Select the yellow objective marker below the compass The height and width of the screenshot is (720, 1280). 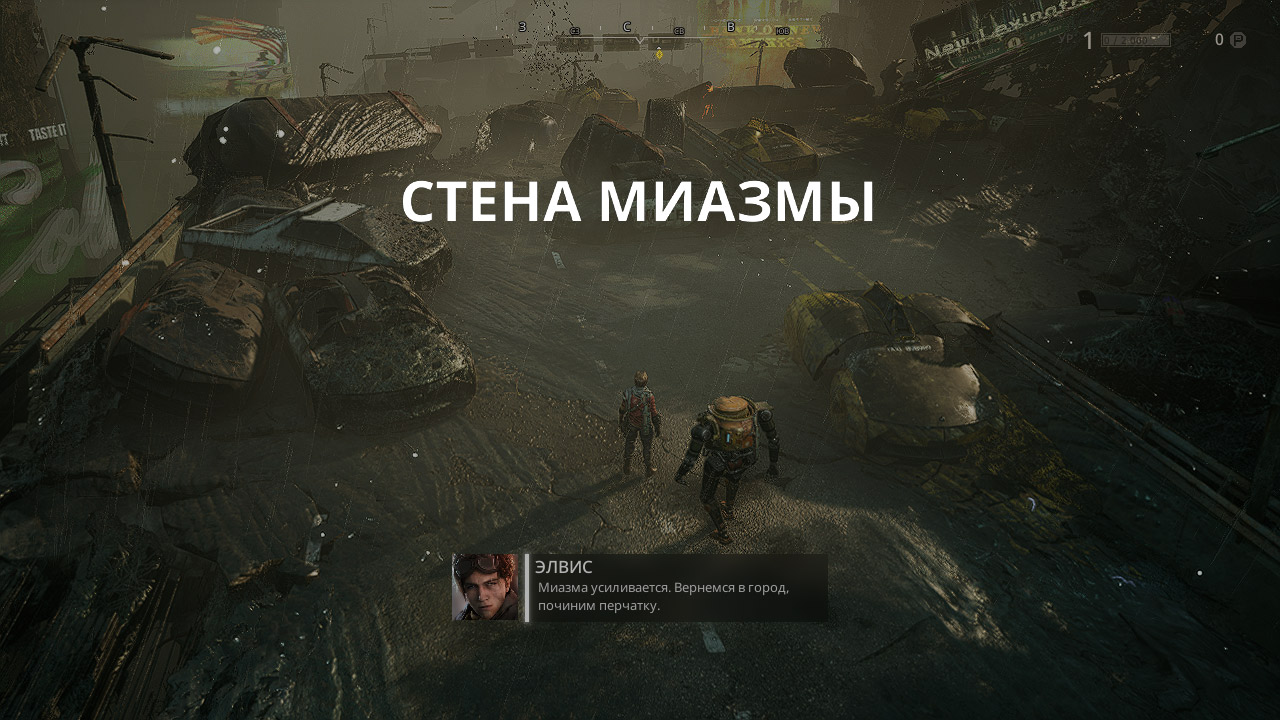tap(660, 56)
